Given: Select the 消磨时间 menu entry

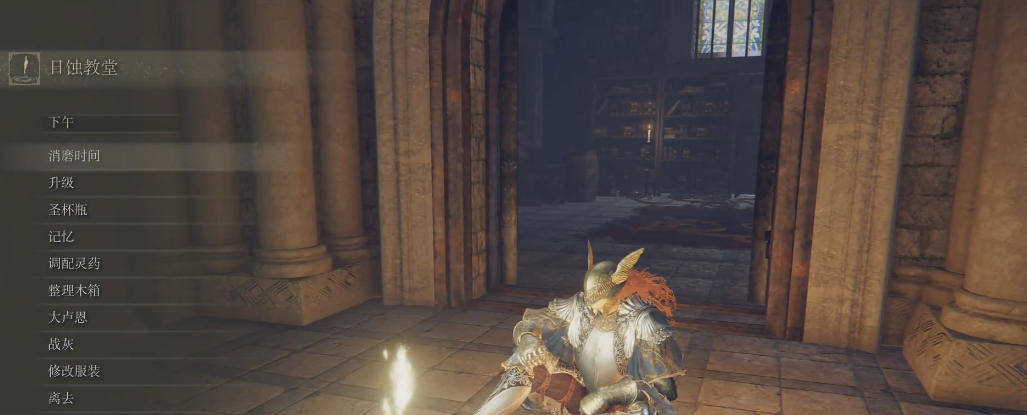Looking at the screenshot, I should [74, 156].
